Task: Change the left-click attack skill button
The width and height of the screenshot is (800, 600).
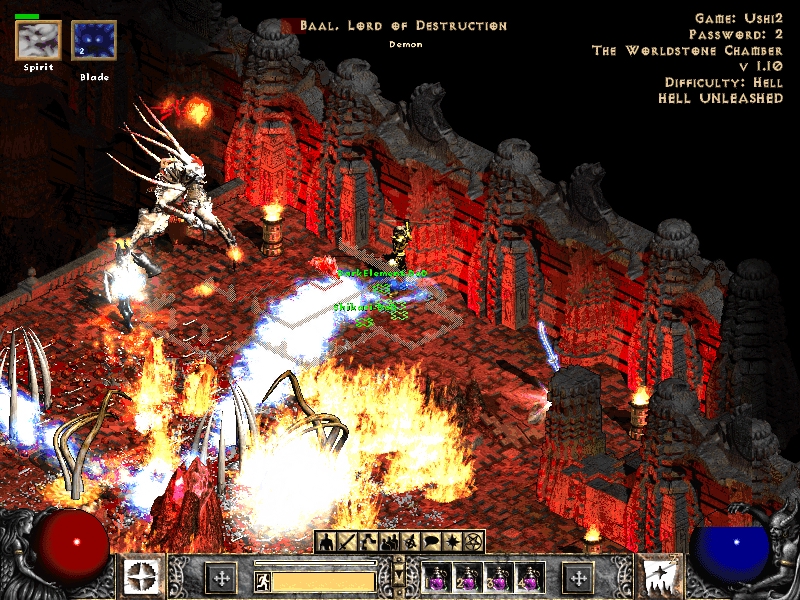Action: [x=140, y=577]
